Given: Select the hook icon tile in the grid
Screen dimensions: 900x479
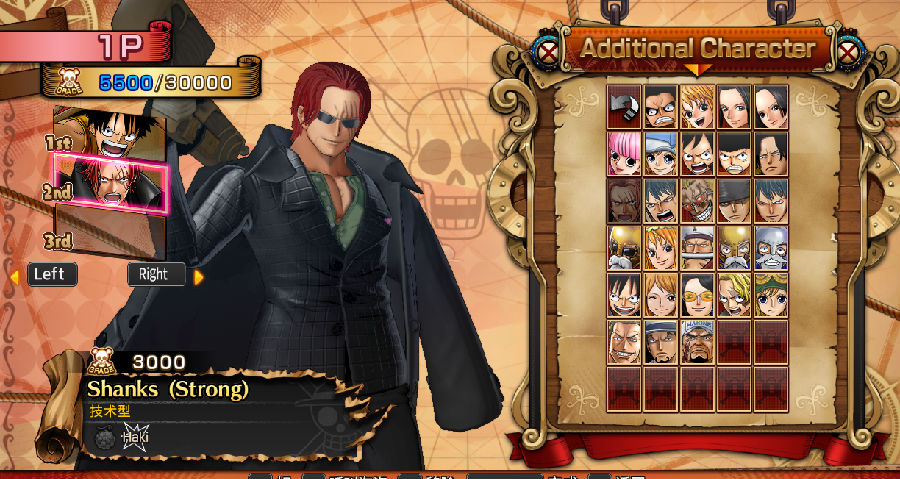Looking at the screenshot, I should (624, 105).
